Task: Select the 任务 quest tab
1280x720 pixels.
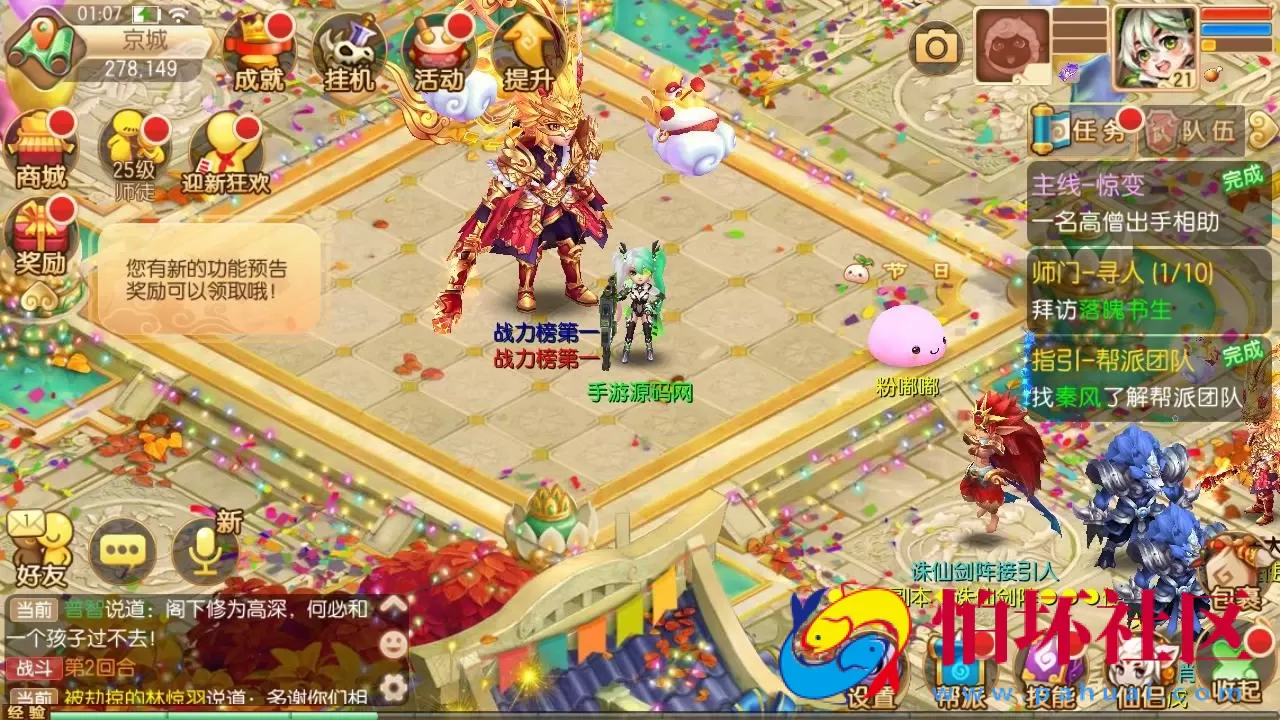Action: click(1096, 130)
